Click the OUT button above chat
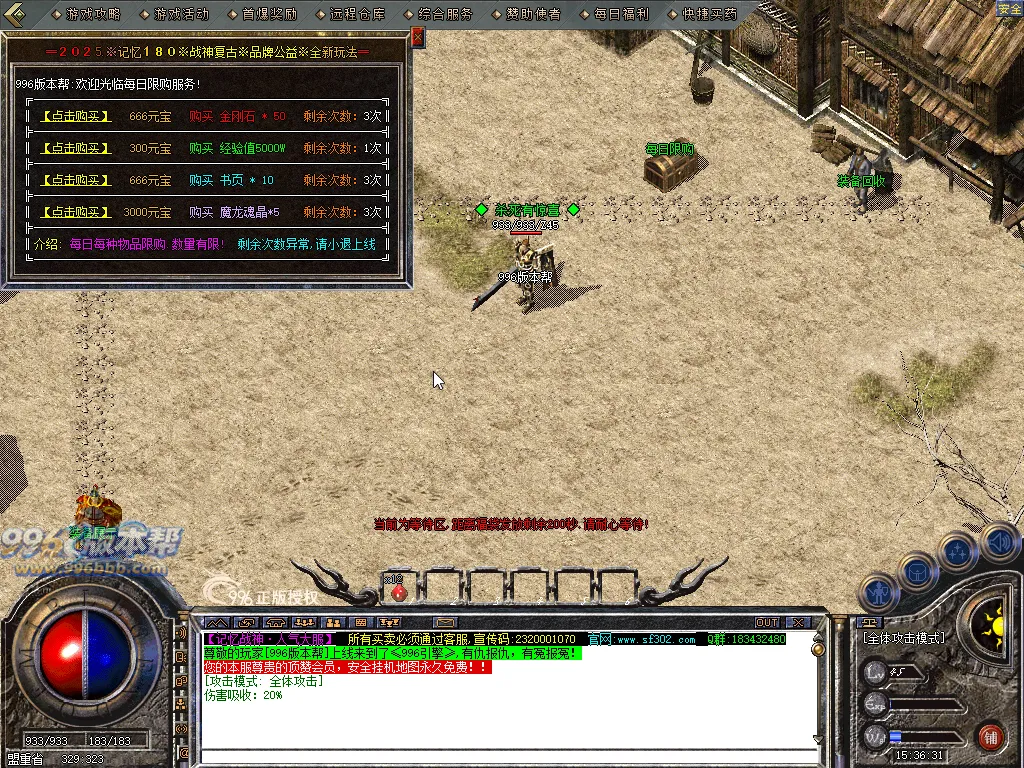The width and height of the screenshot is (1024, 768). (x=767, y=623)
